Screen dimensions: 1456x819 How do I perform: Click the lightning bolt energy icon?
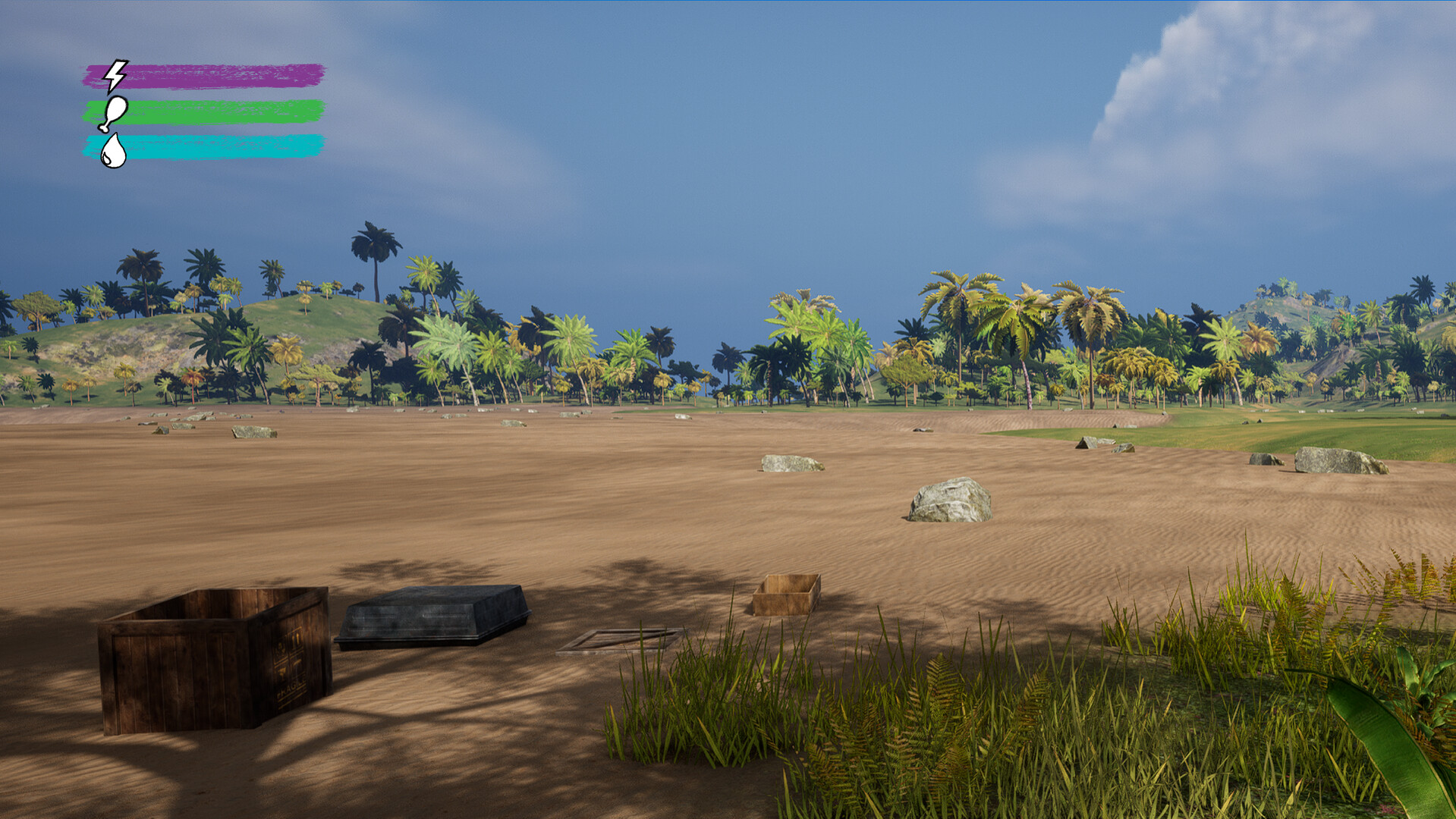coord(117,74)
